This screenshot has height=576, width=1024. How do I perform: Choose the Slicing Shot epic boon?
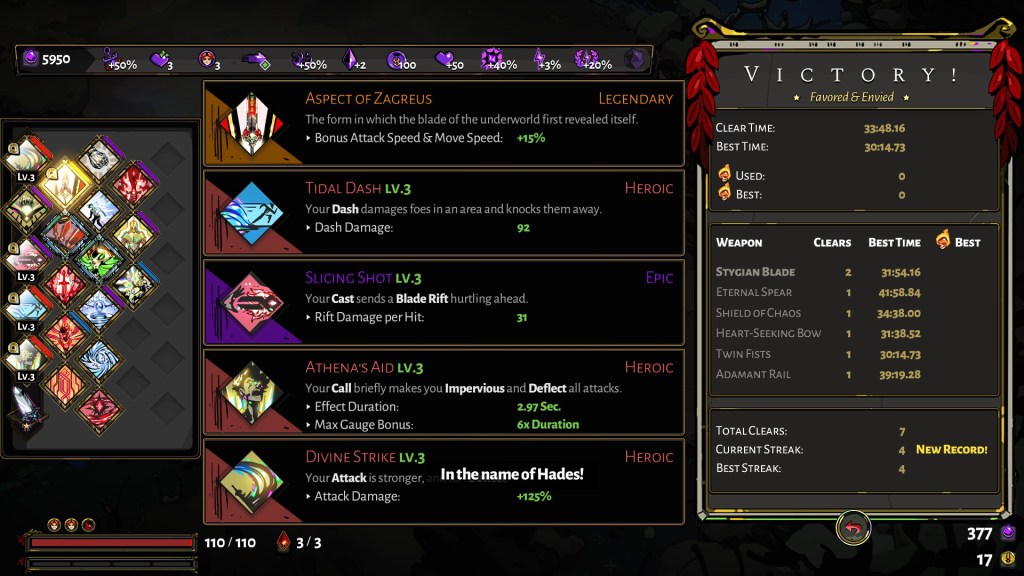(443, 302)
